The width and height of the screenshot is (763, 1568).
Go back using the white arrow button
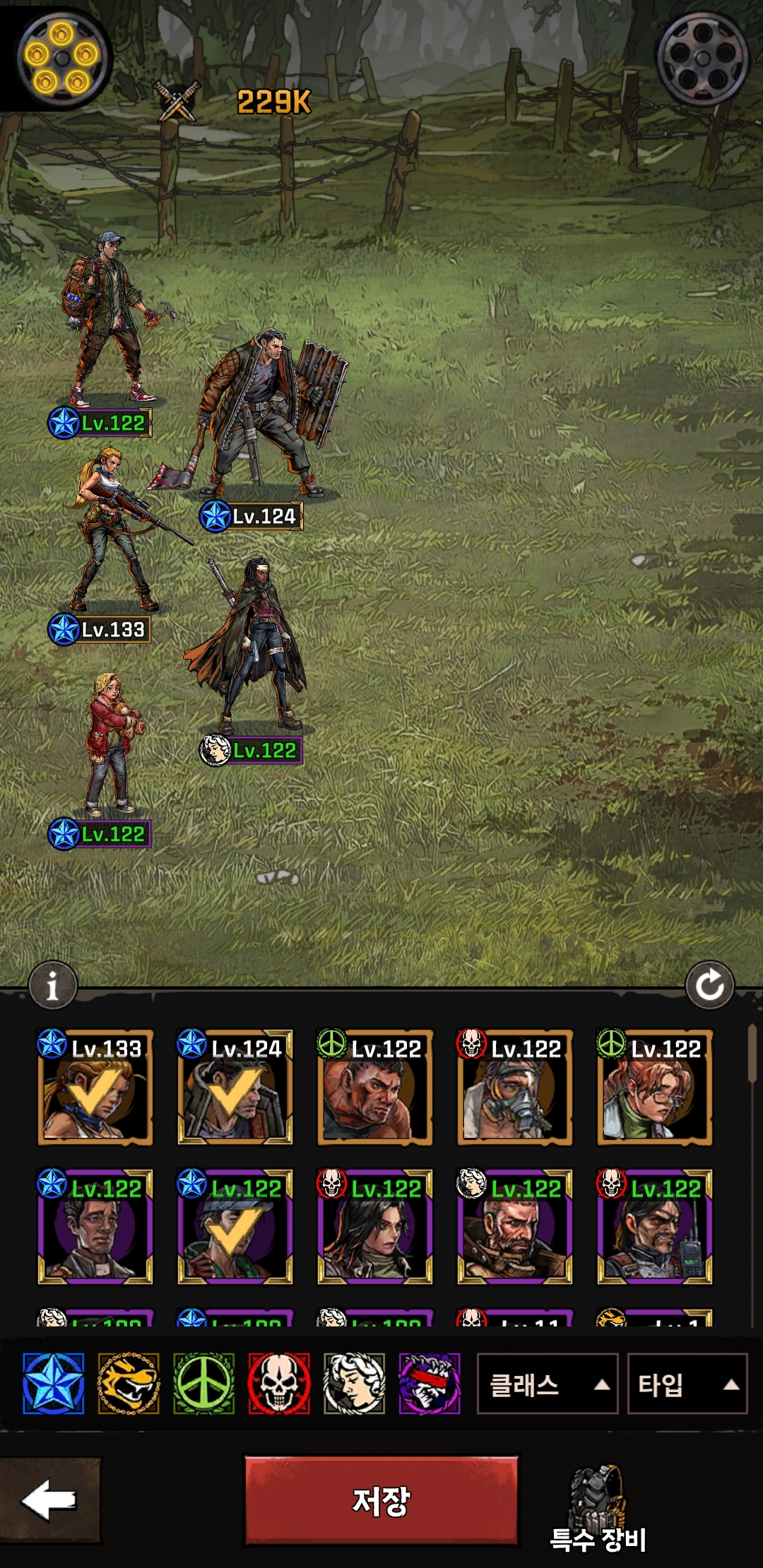[49, 1499]
